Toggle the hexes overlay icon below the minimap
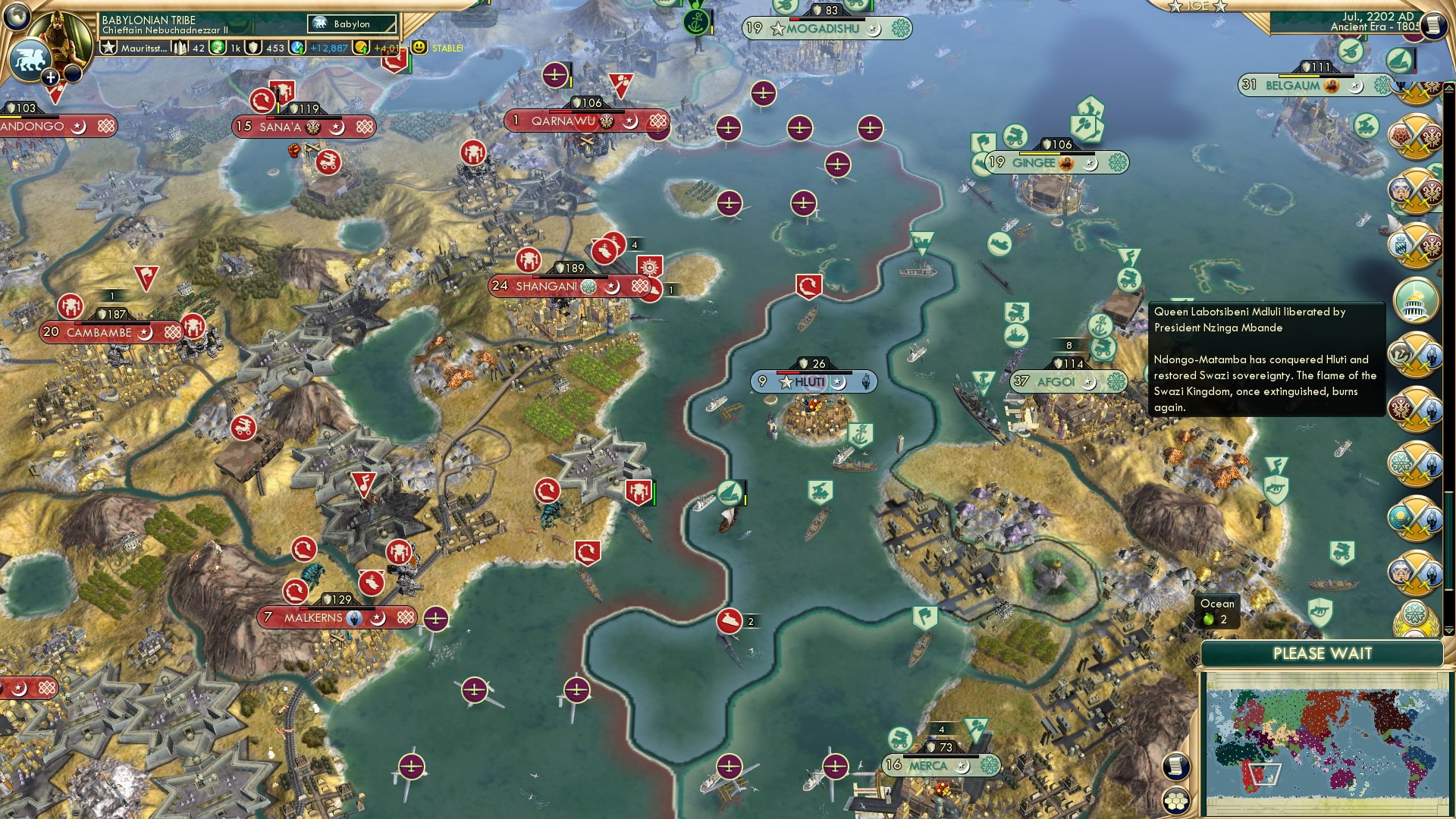 coord(1176,802)
